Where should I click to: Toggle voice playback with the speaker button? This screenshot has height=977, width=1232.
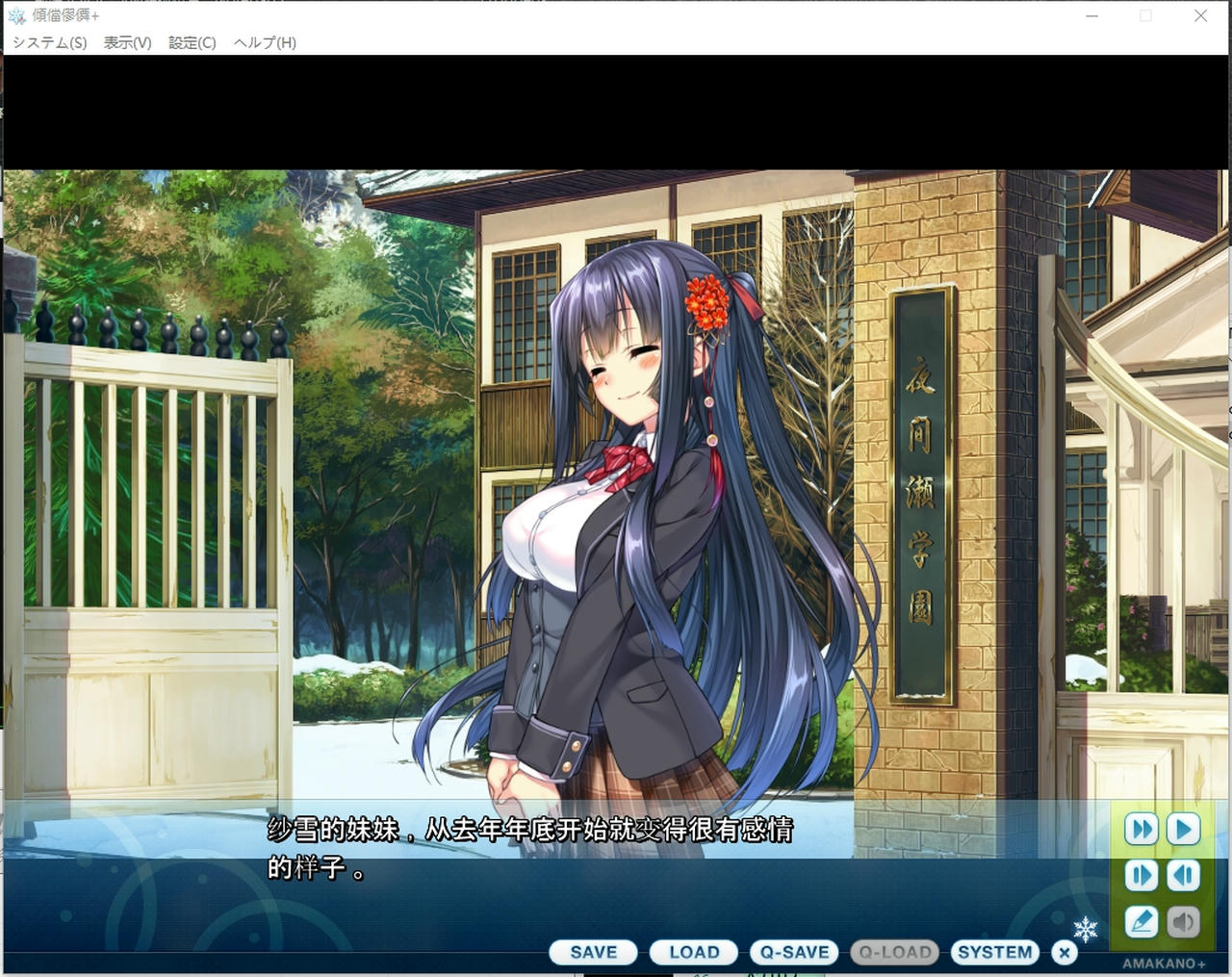click(1183, 921)
